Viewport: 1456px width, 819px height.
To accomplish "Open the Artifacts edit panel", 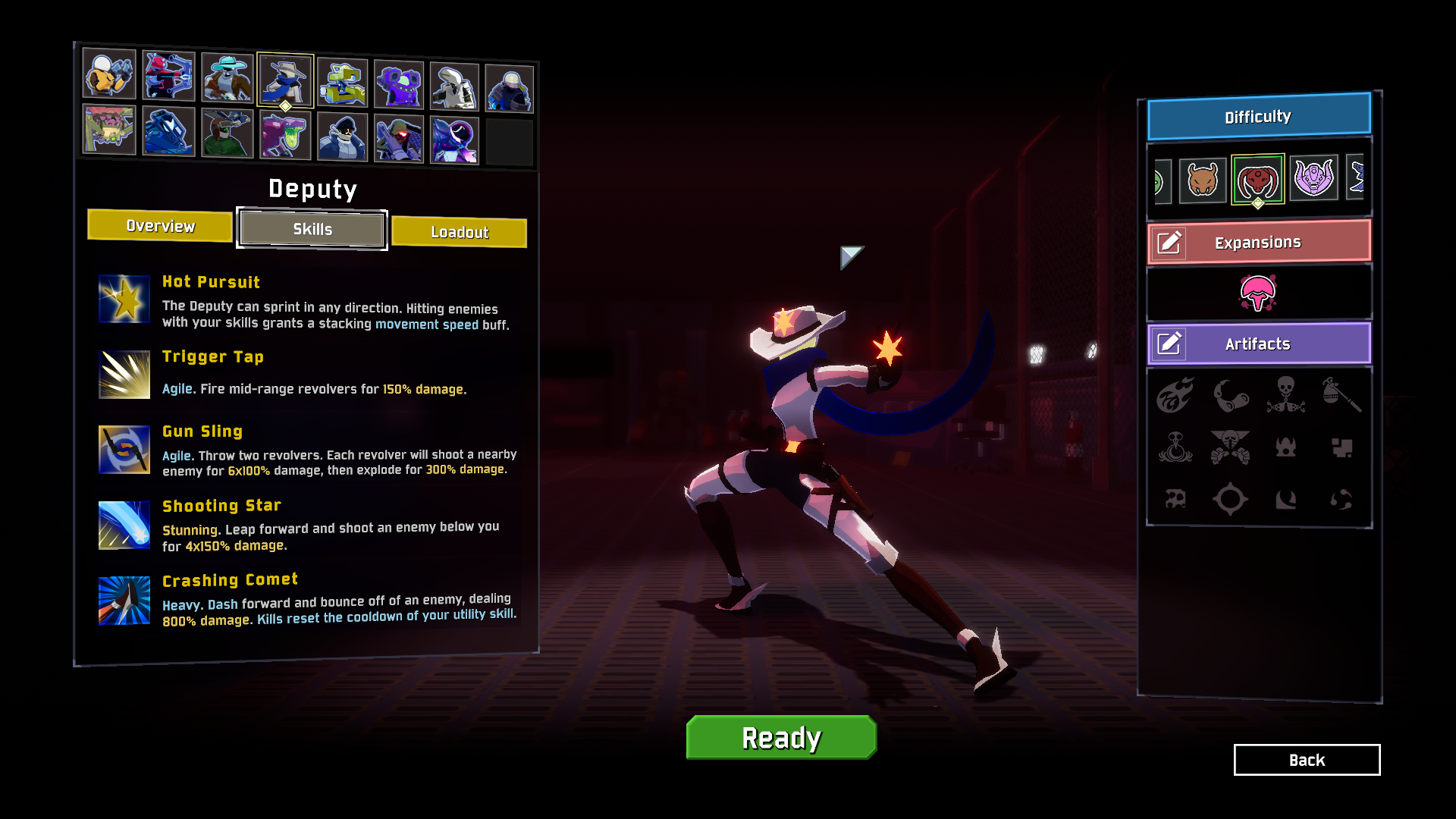I will (x=1169, y=344).
